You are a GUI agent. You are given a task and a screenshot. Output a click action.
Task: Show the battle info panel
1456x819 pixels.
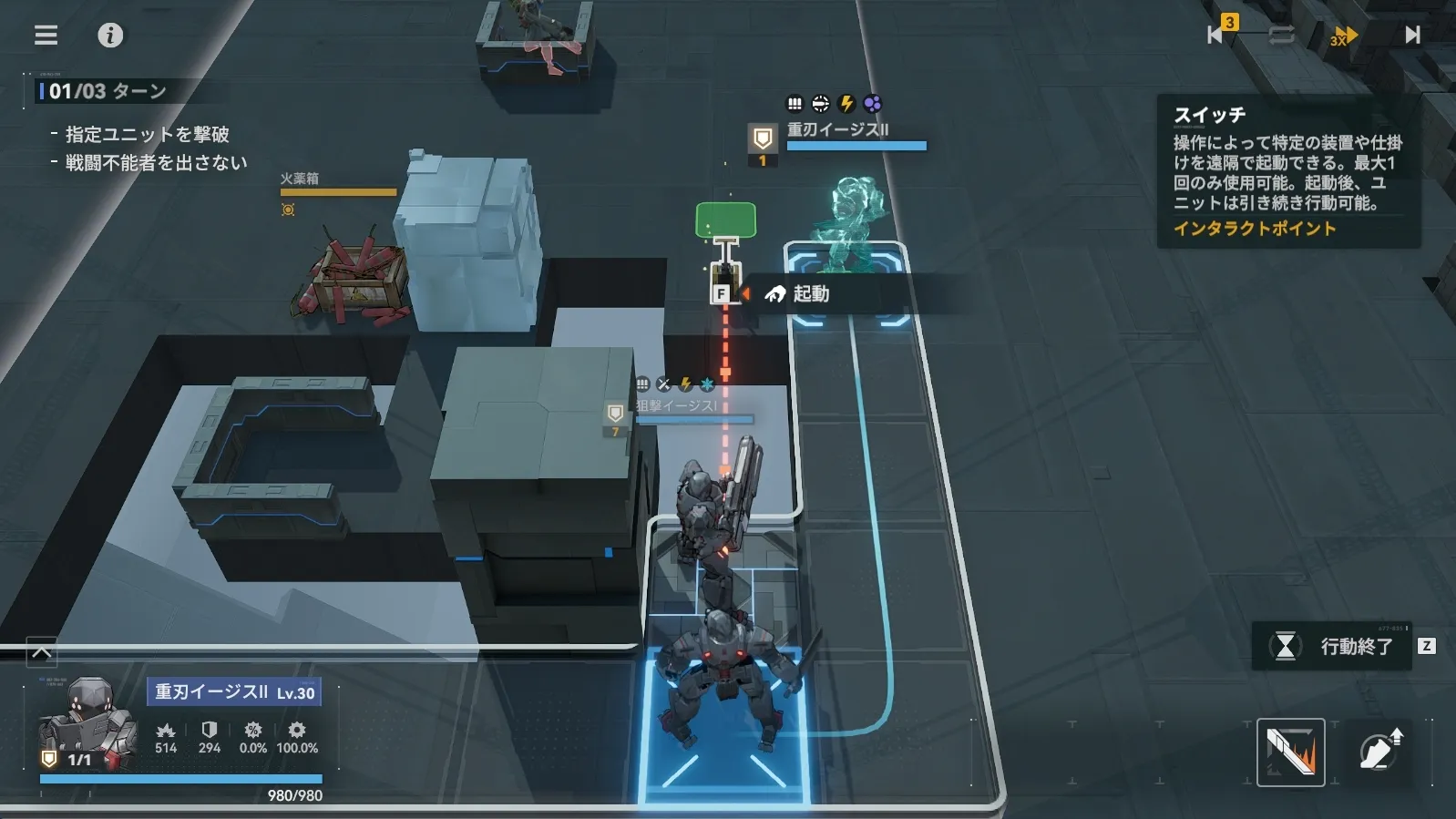click(110, 35)
